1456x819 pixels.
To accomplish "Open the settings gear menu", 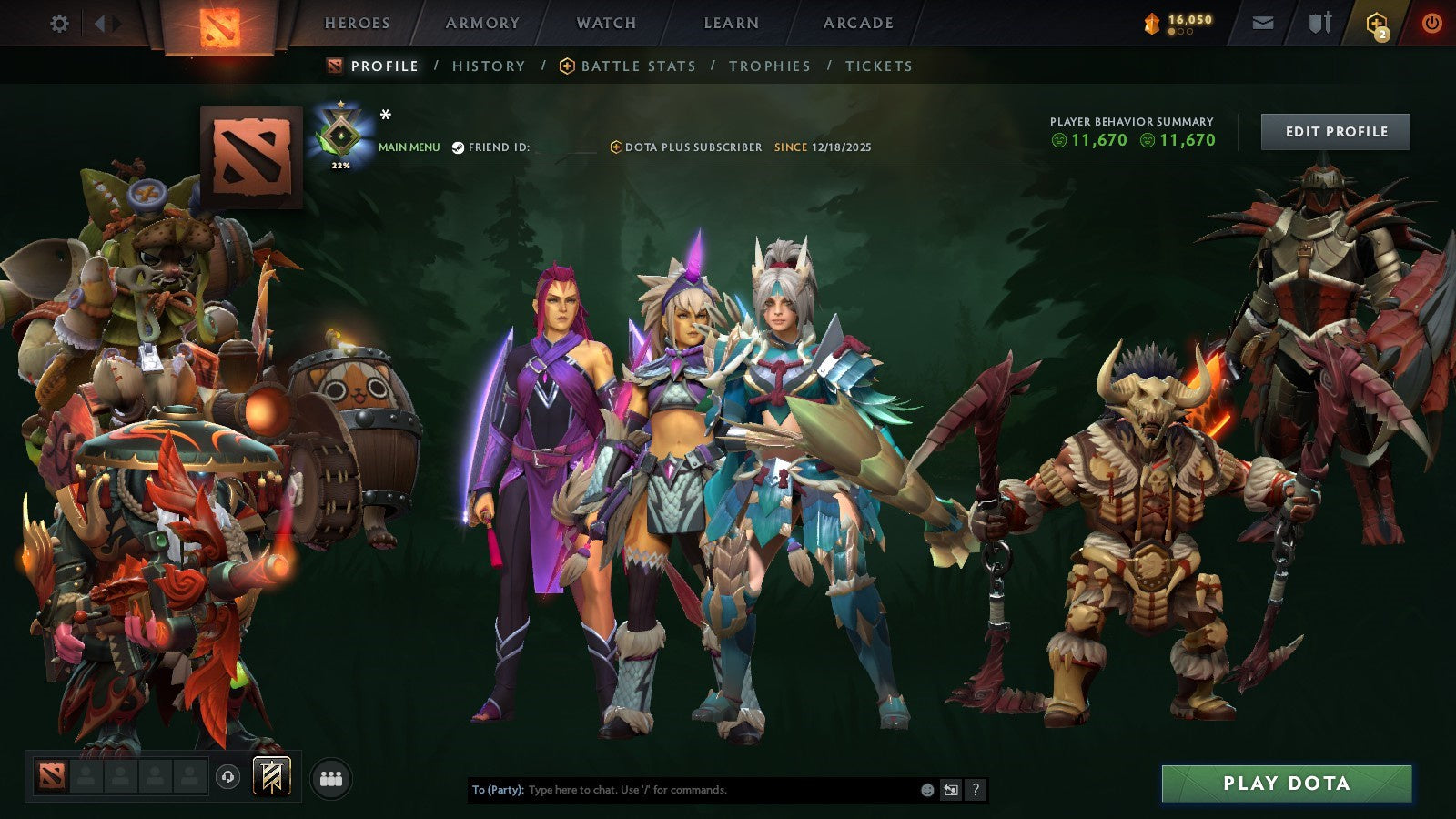I will pos(60,23).
